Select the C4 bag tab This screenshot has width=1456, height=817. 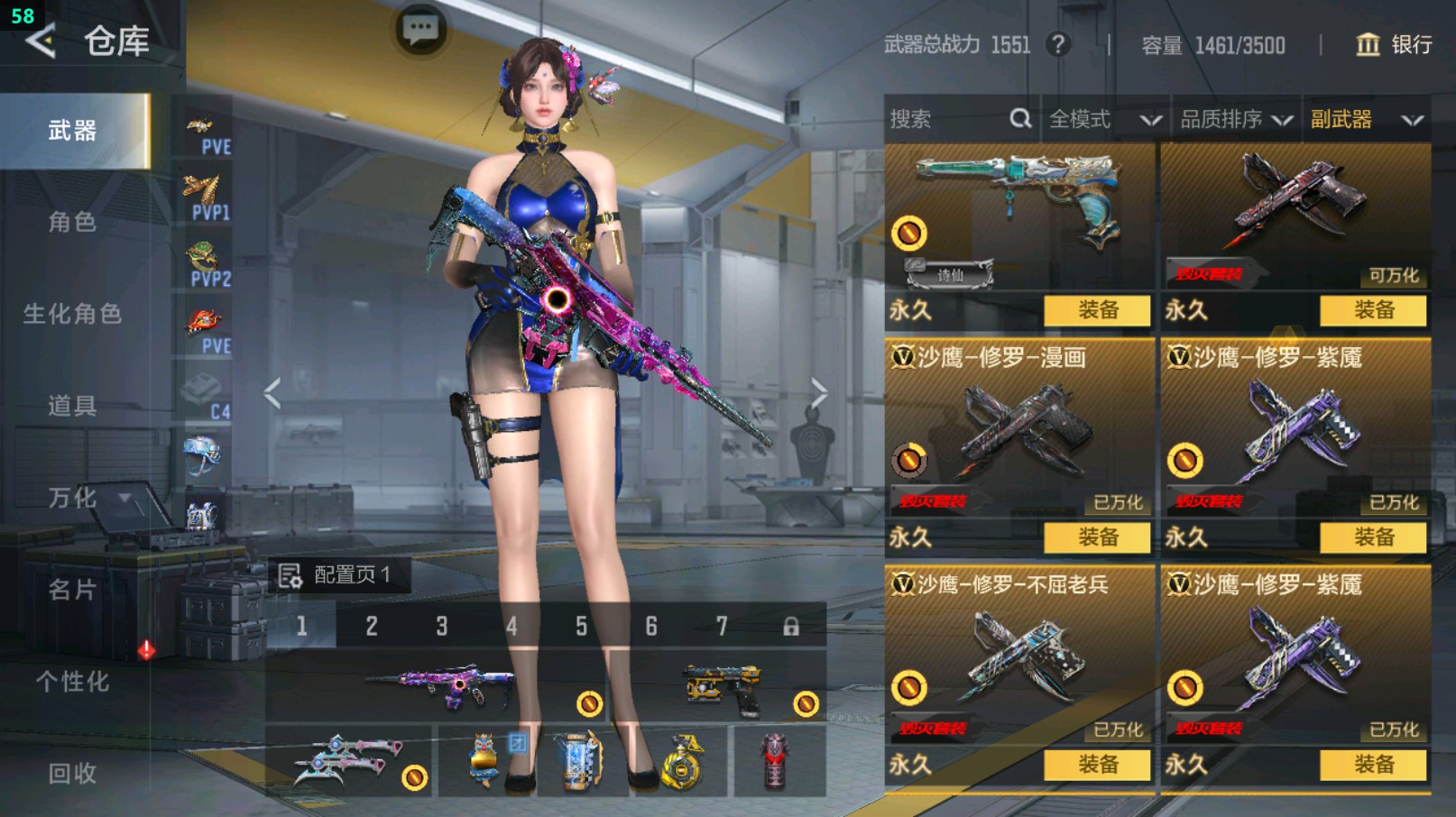pyautogui.click(x=206, y=395)
